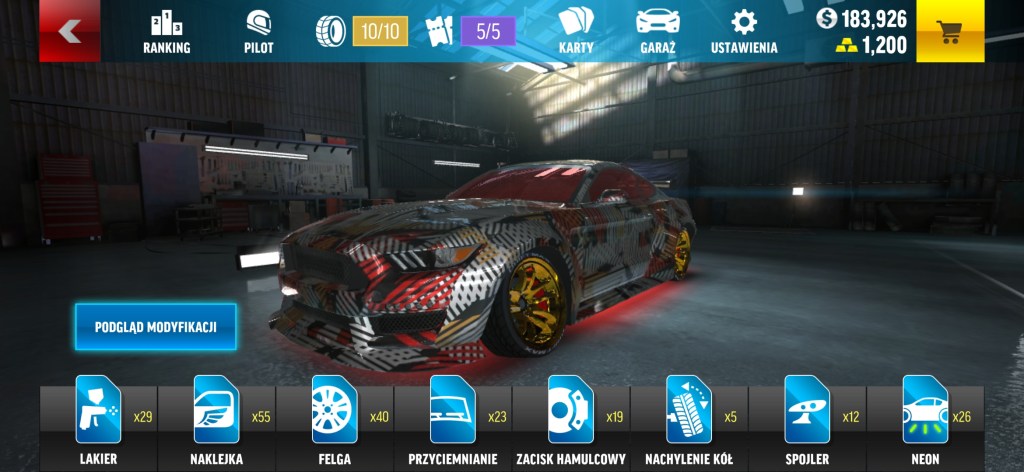Choose the Naklejka decal category
The image size is (1024, 472).
click(x=216, y=420)
